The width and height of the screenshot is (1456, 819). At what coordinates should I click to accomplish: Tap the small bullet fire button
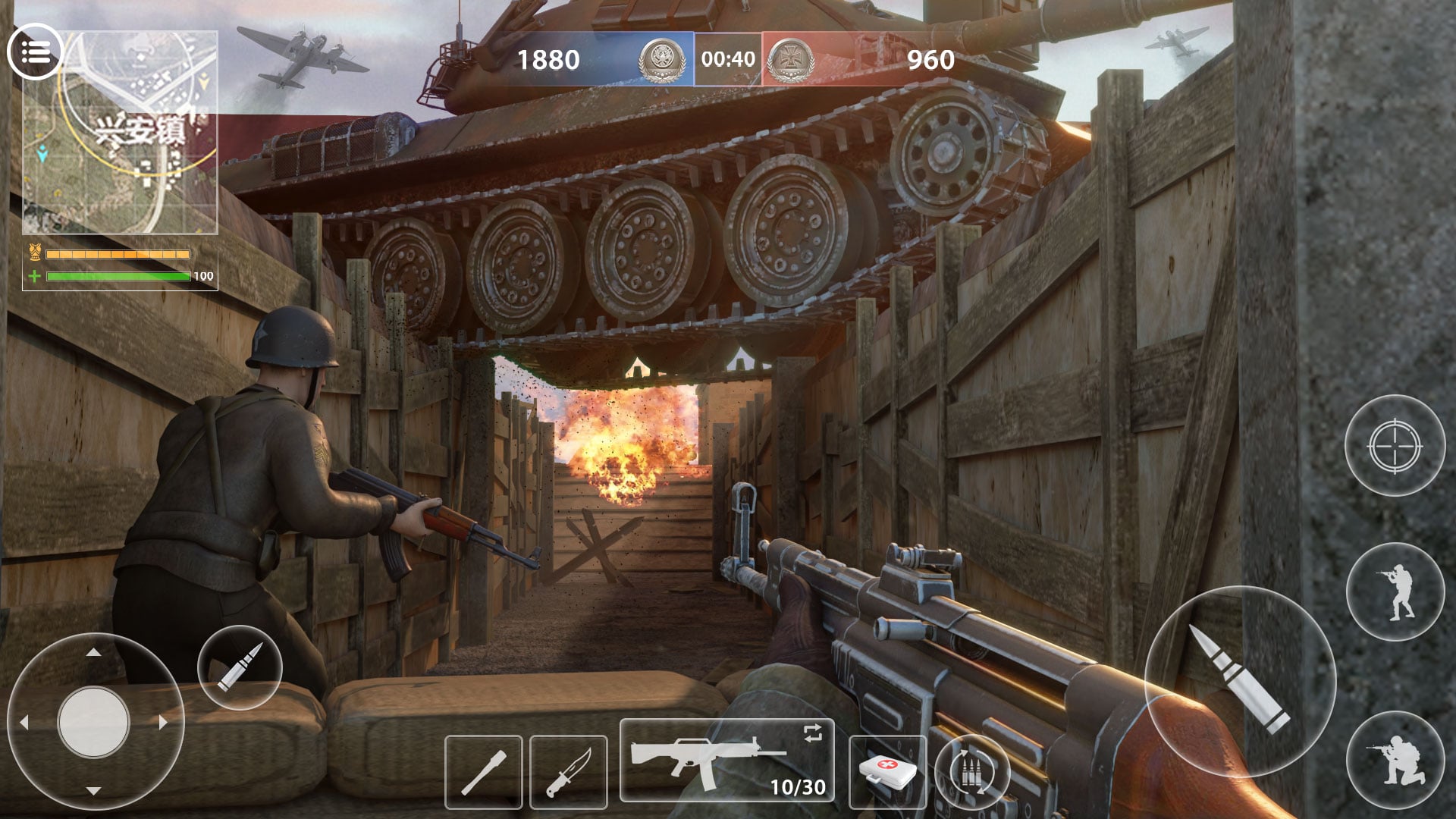240,667
